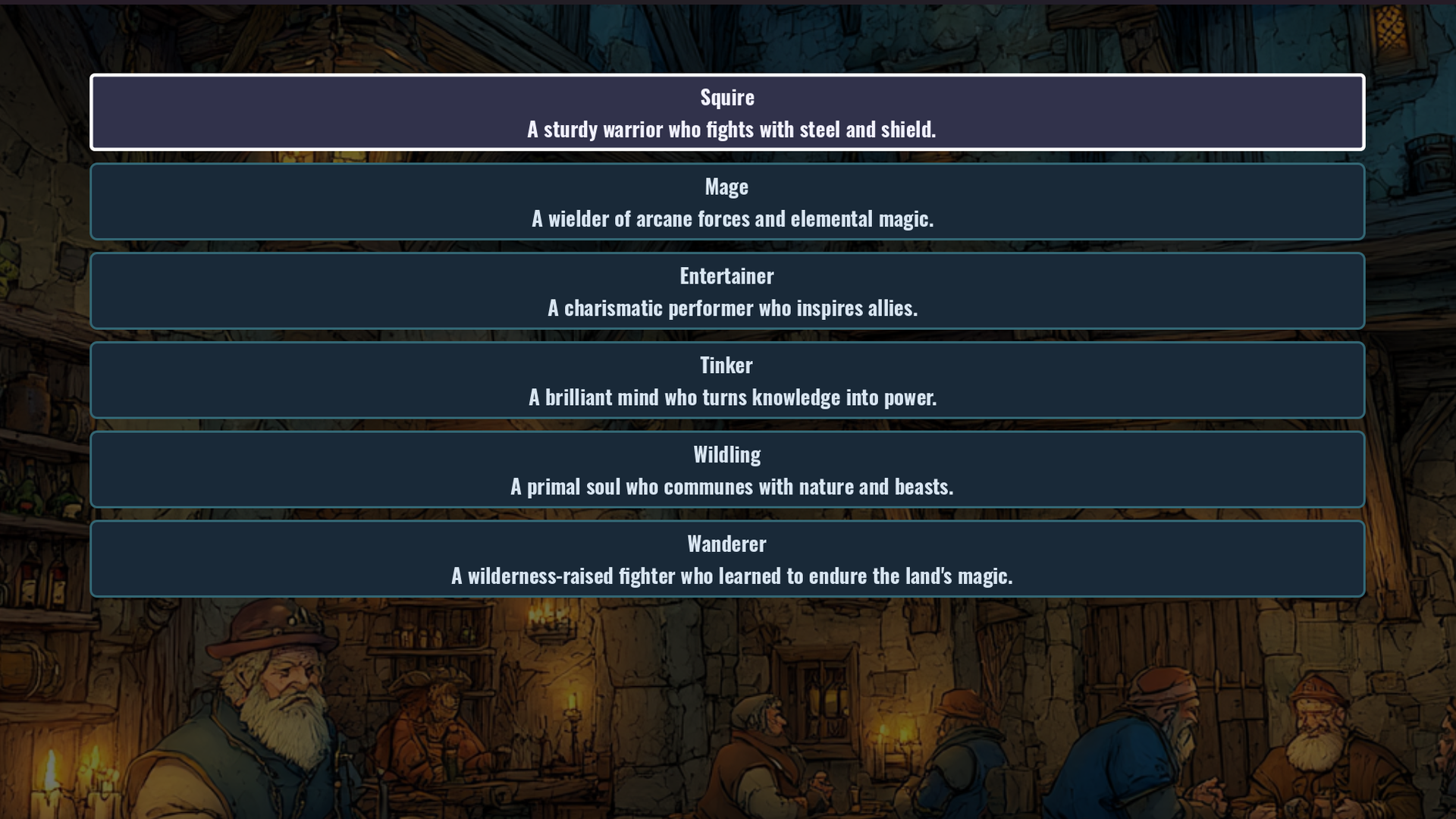Select the Tinker class option
The image size is (1456, 819).
click(x=728, y=380)
